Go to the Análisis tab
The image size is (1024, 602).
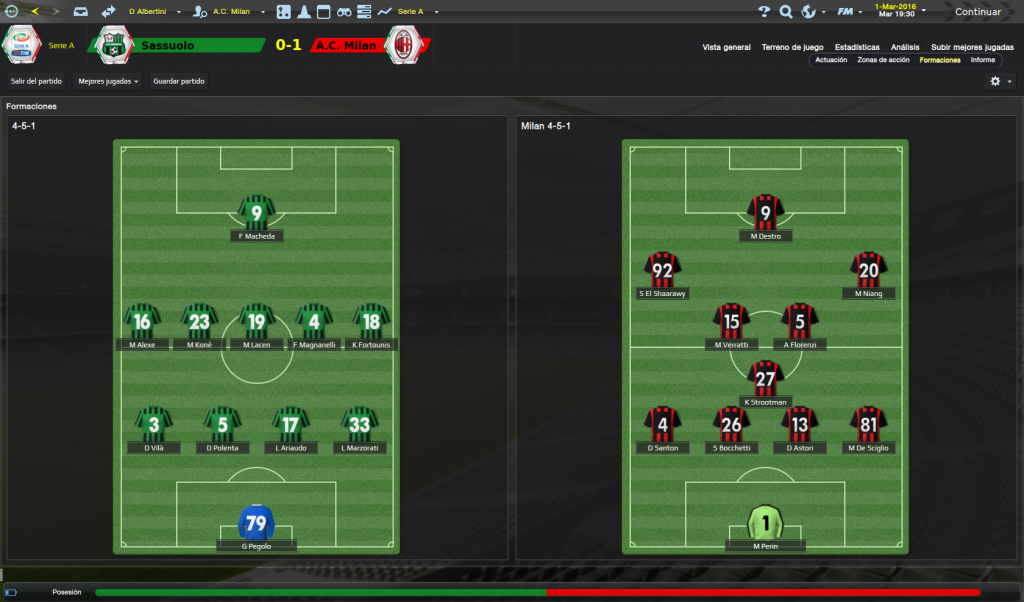[905, 47]
